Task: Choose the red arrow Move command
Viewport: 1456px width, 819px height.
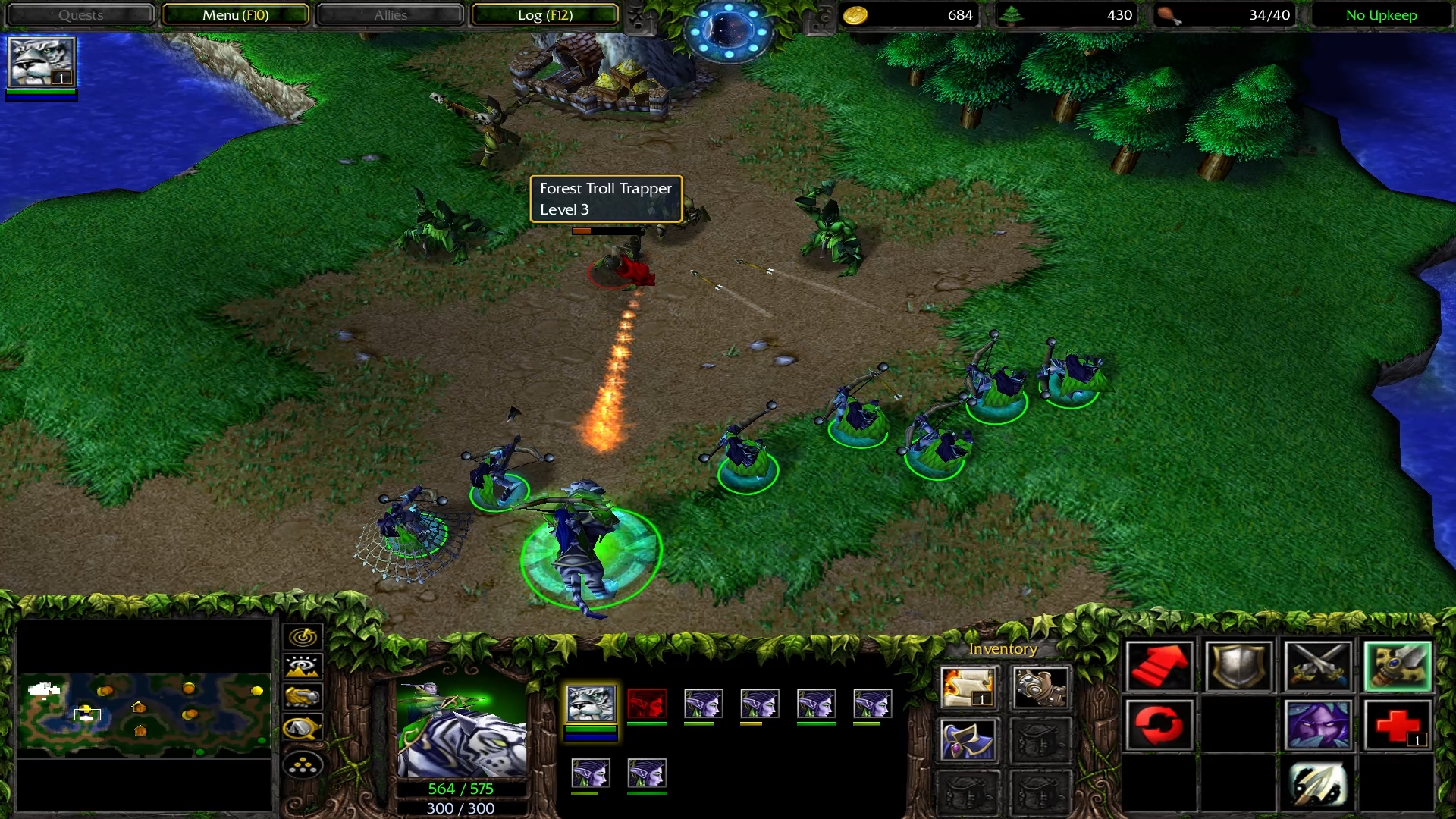Action: tap(1159, 667)
